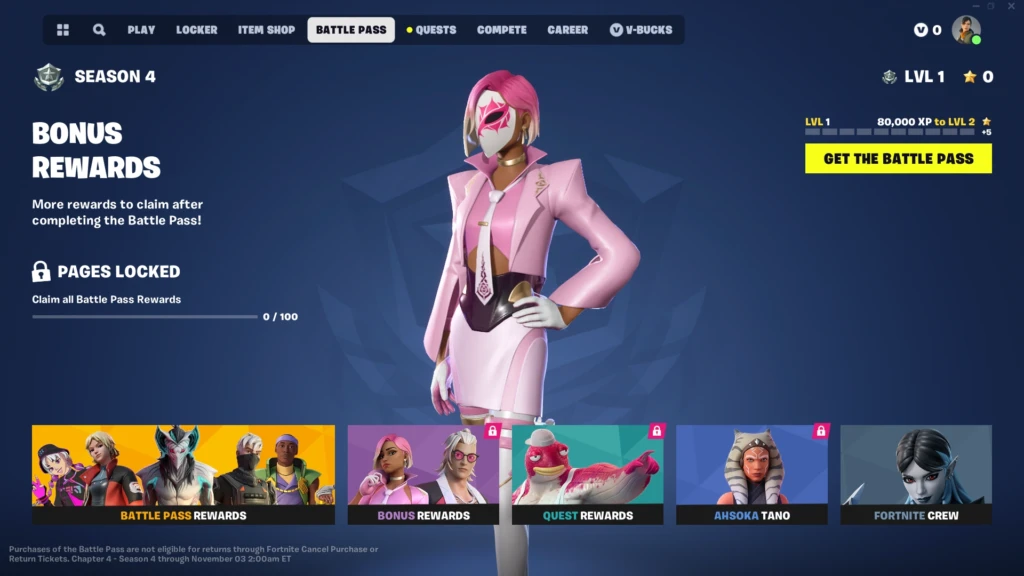Open the player profile avatar
Image resolution: width=1024 pixels, height=576 pixels.
(x=966, y=30)
